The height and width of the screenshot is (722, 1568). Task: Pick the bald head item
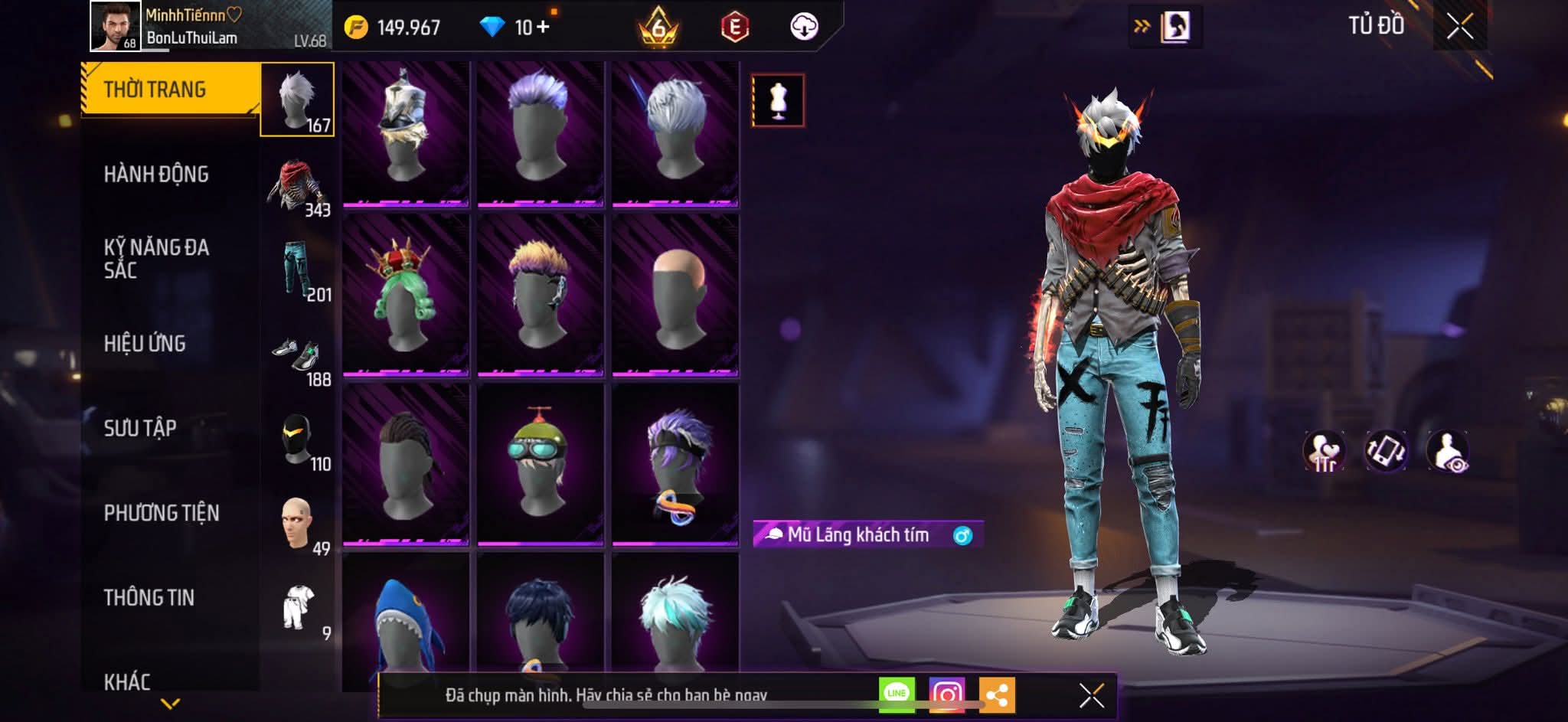click(675, 294)
